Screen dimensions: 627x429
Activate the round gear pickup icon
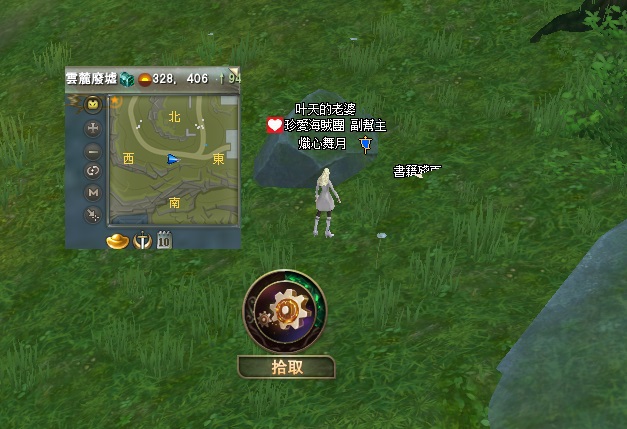pyautogui.click(x=286, y=313)
